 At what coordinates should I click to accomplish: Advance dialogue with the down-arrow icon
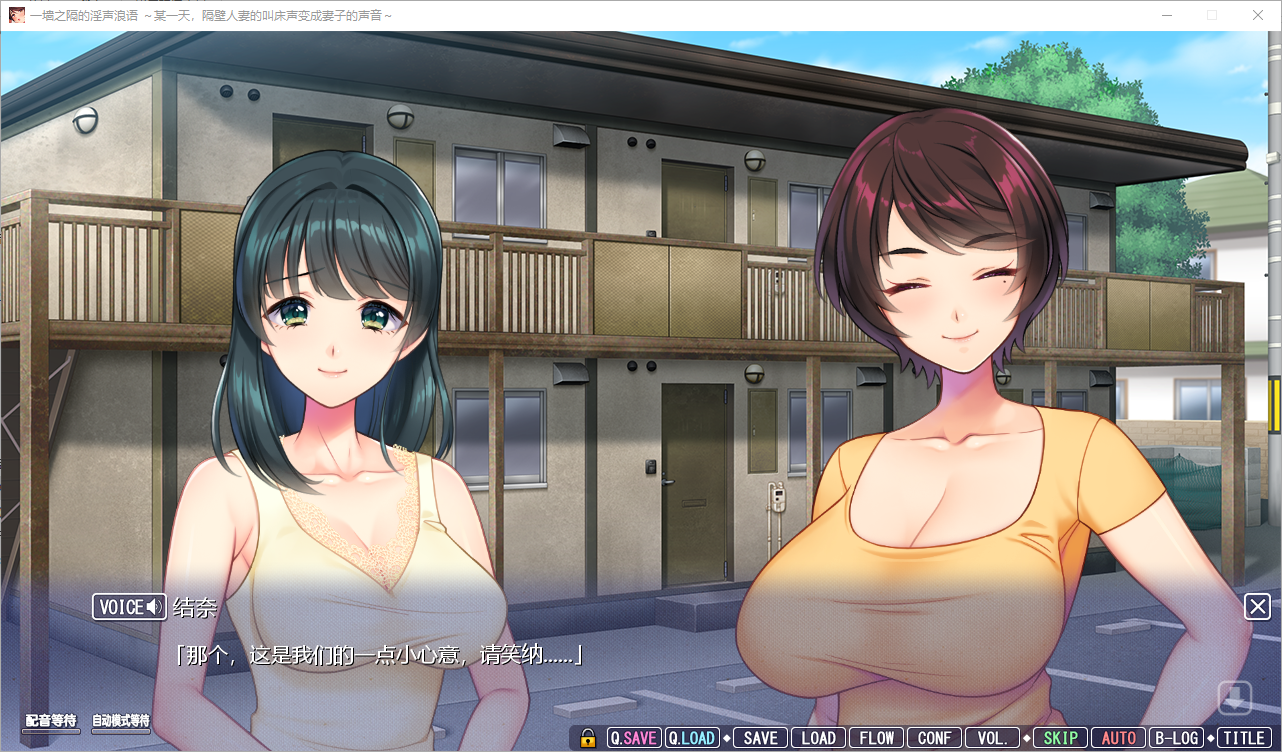(x=1234, y=697)
